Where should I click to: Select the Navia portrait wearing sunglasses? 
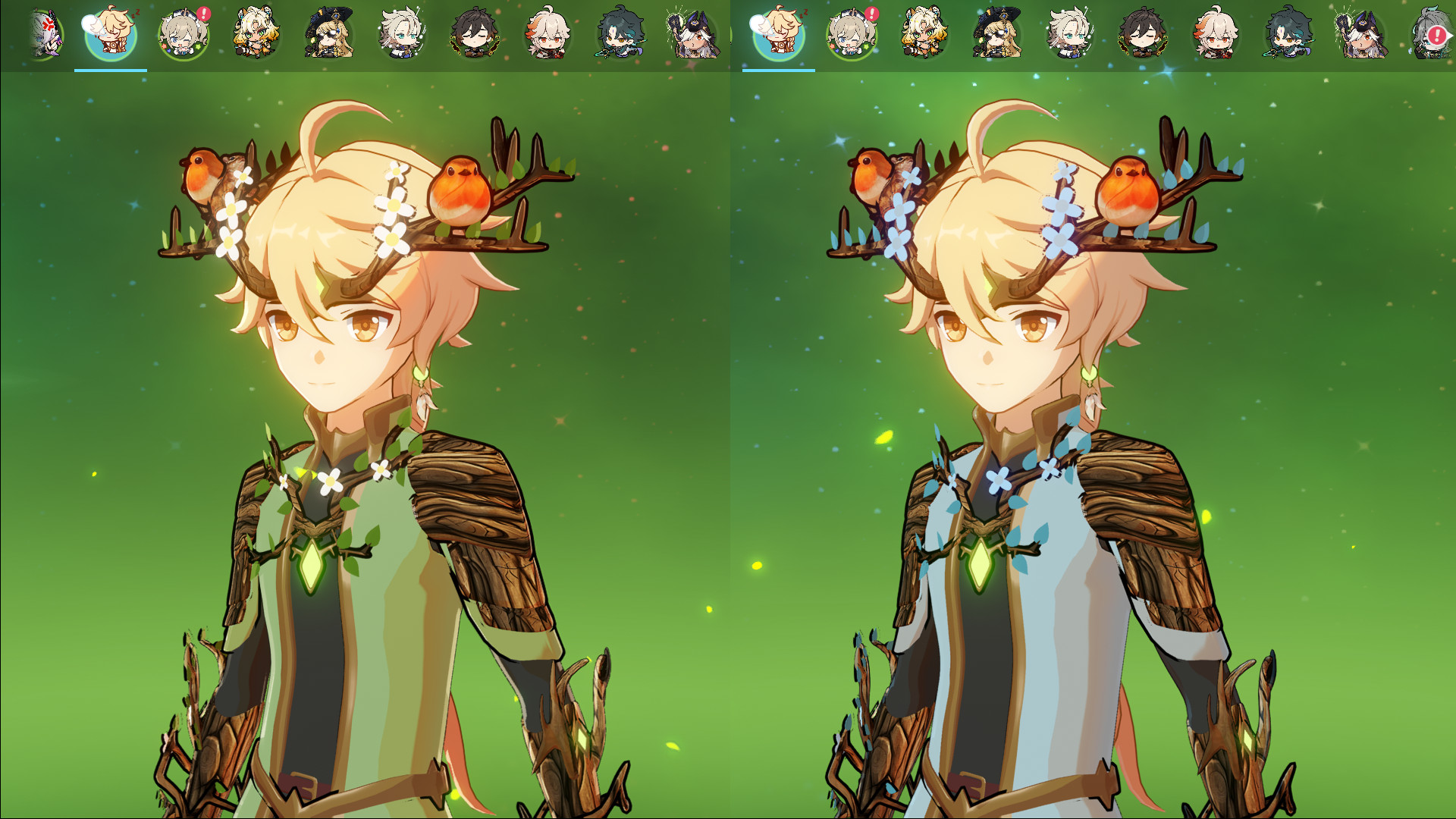click(x=326, y=34)
